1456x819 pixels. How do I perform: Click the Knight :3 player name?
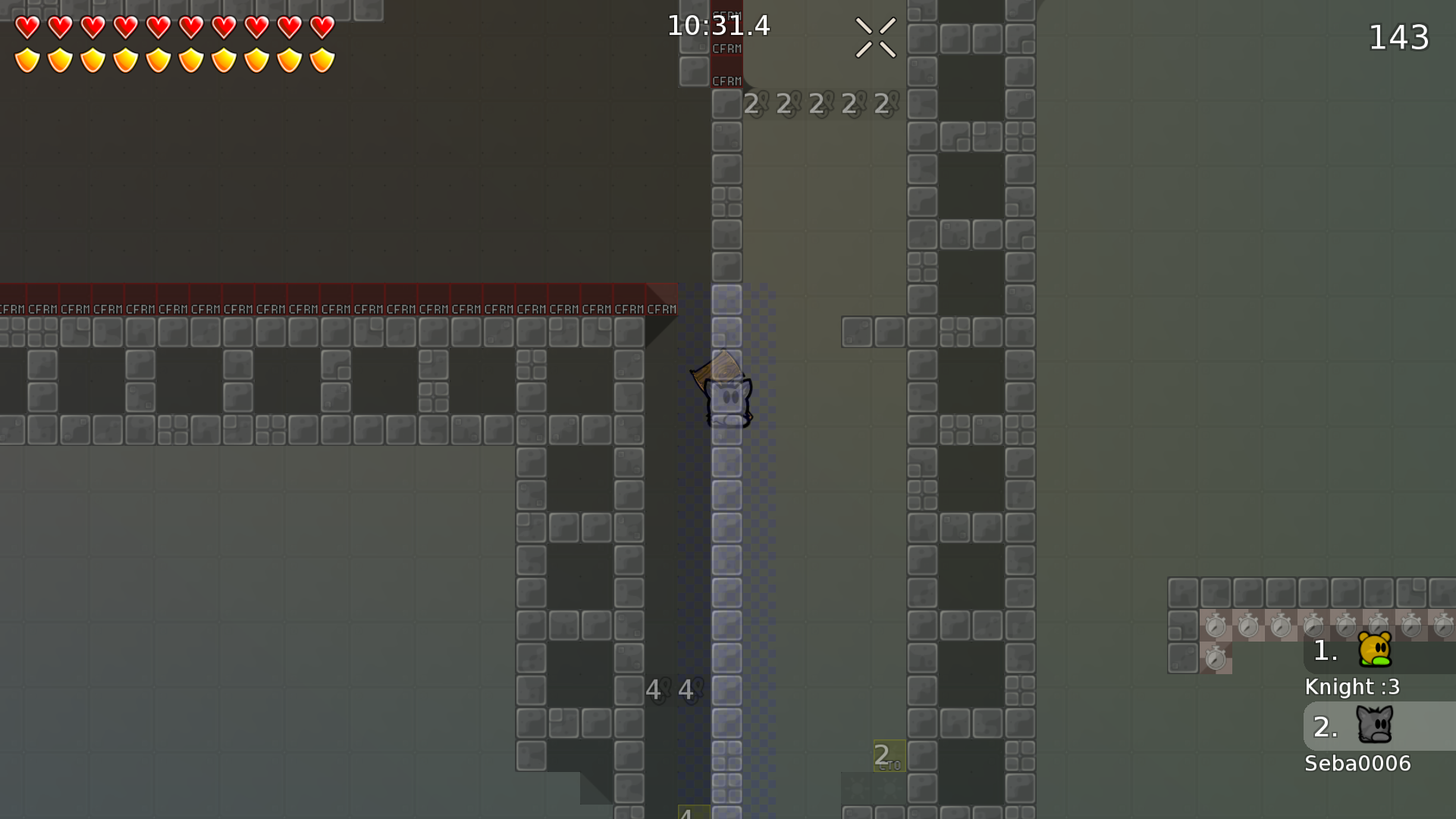click(1352, 687)
